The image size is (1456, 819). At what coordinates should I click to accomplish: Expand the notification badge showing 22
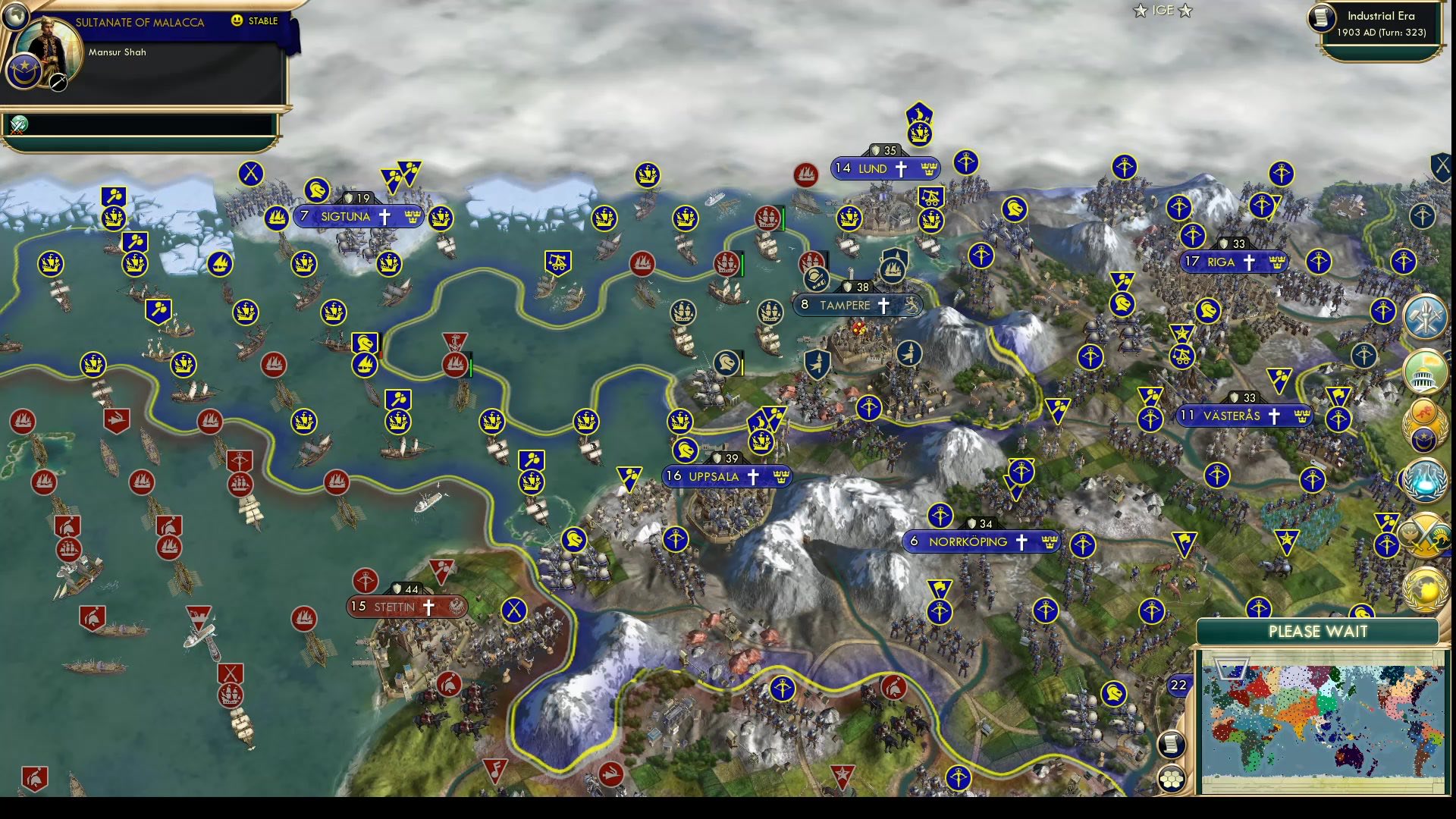tap(1178, 685)
